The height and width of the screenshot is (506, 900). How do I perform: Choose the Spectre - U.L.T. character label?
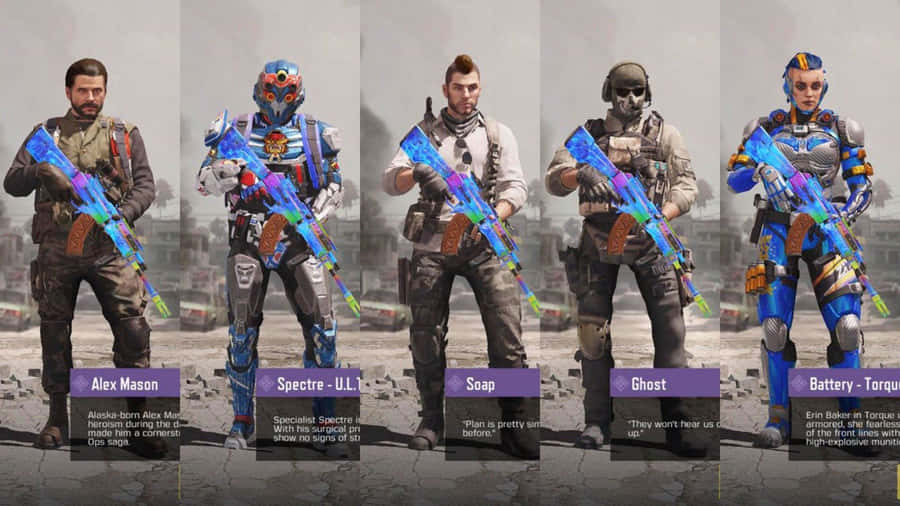[307, 383]
